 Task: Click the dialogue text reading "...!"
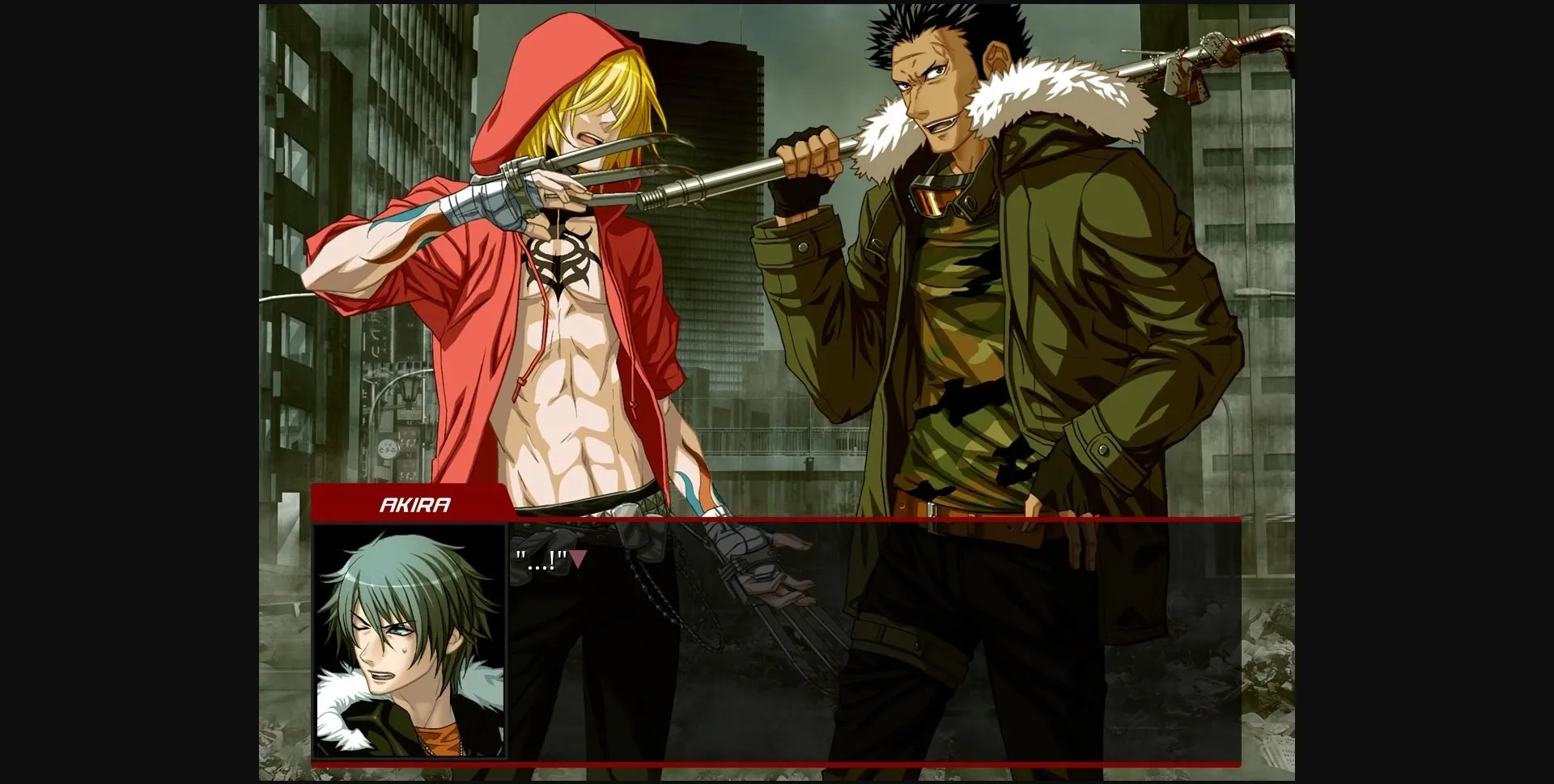pos(538,558)
